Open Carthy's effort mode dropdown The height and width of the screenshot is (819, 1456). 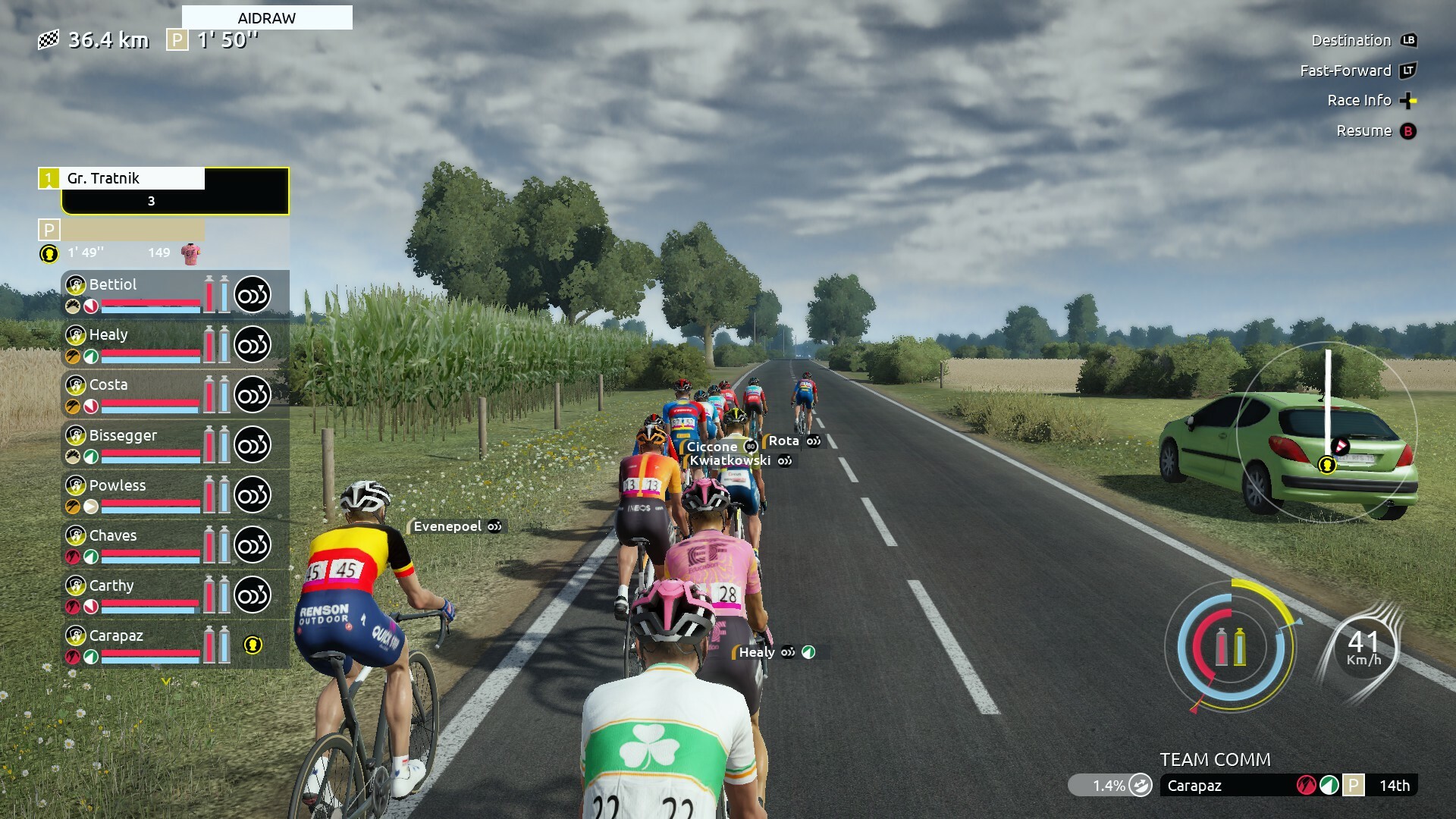253,595
